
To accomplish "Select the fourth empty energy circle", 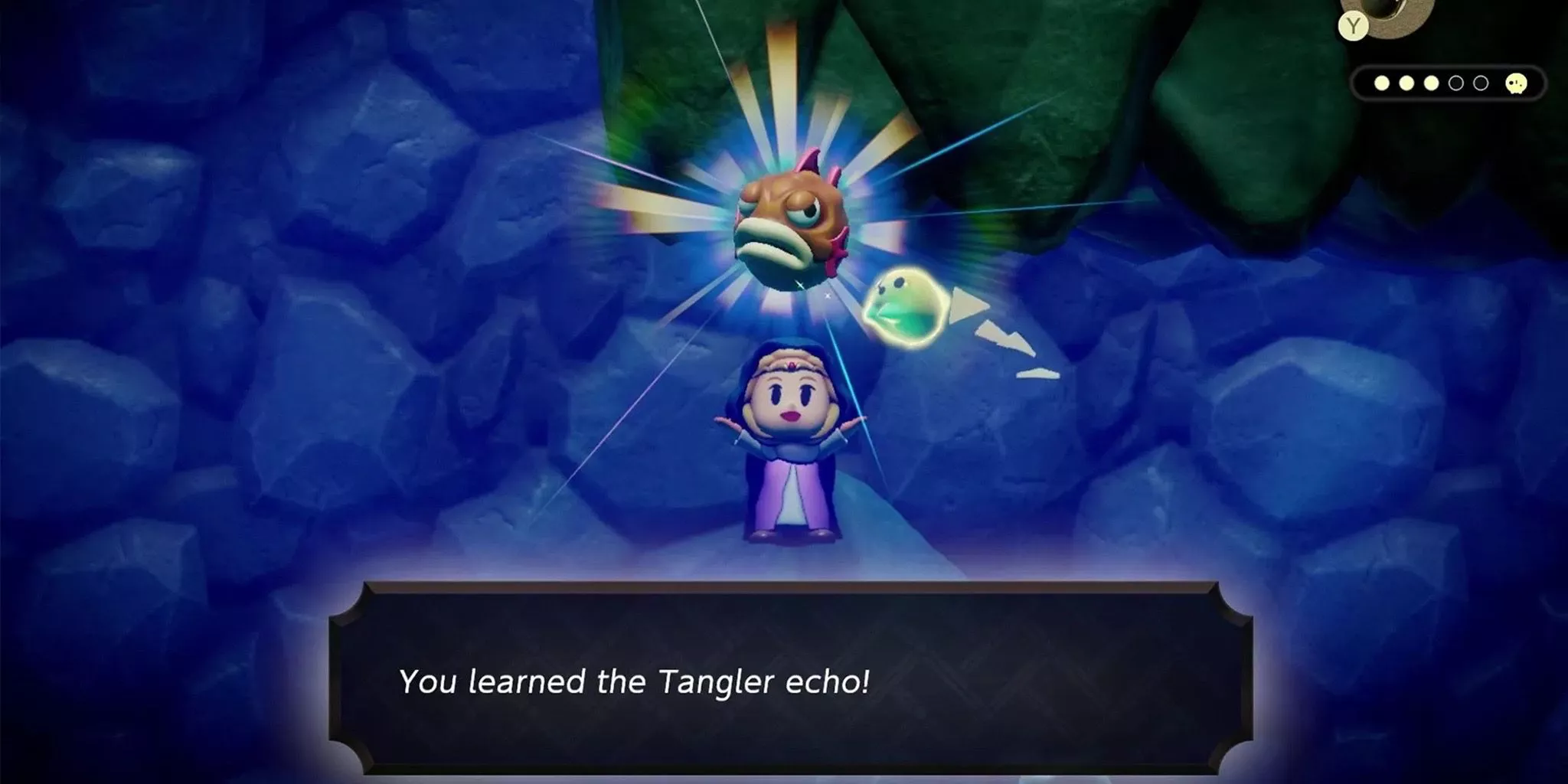I will point(1456,84).
